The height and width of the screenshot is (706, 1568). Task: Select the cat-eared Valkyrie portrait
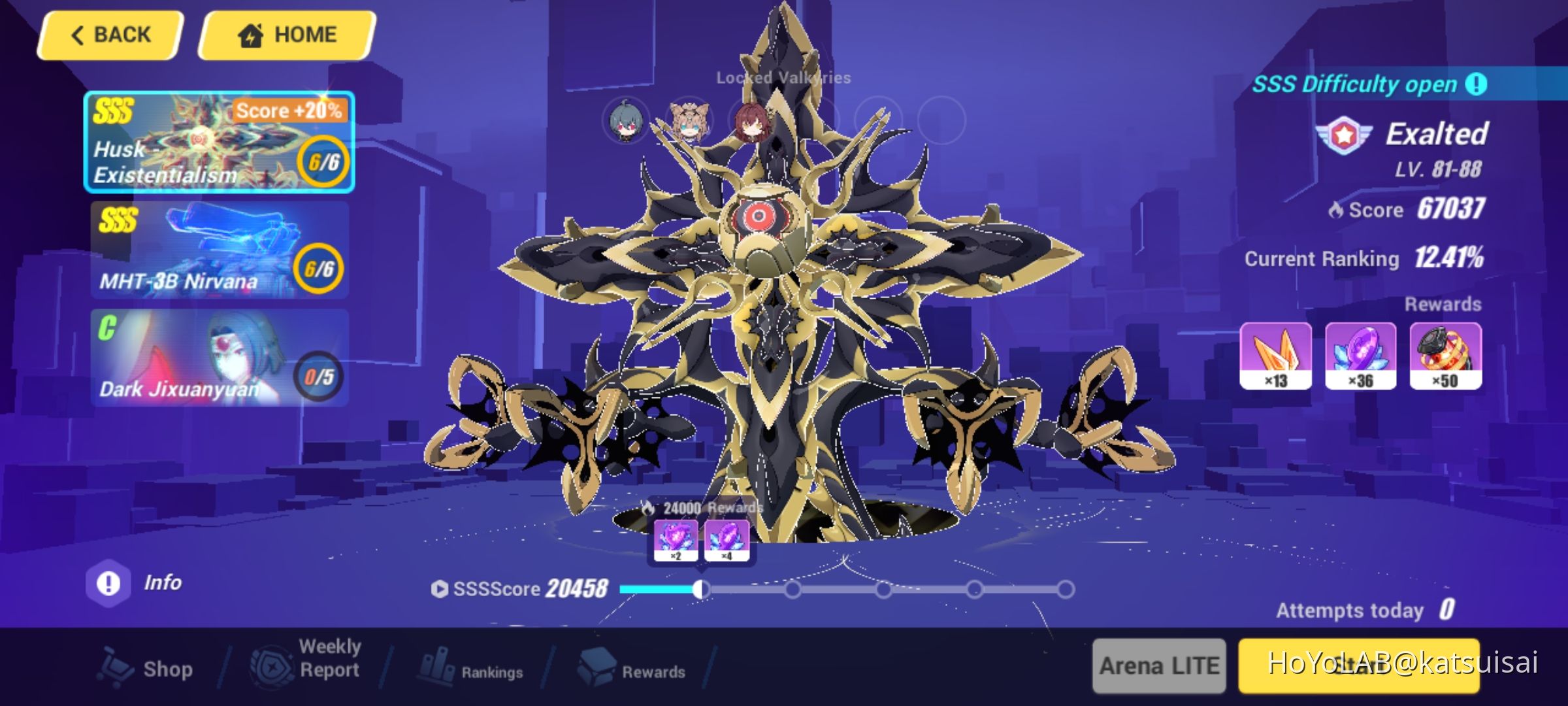click(689, 121)
